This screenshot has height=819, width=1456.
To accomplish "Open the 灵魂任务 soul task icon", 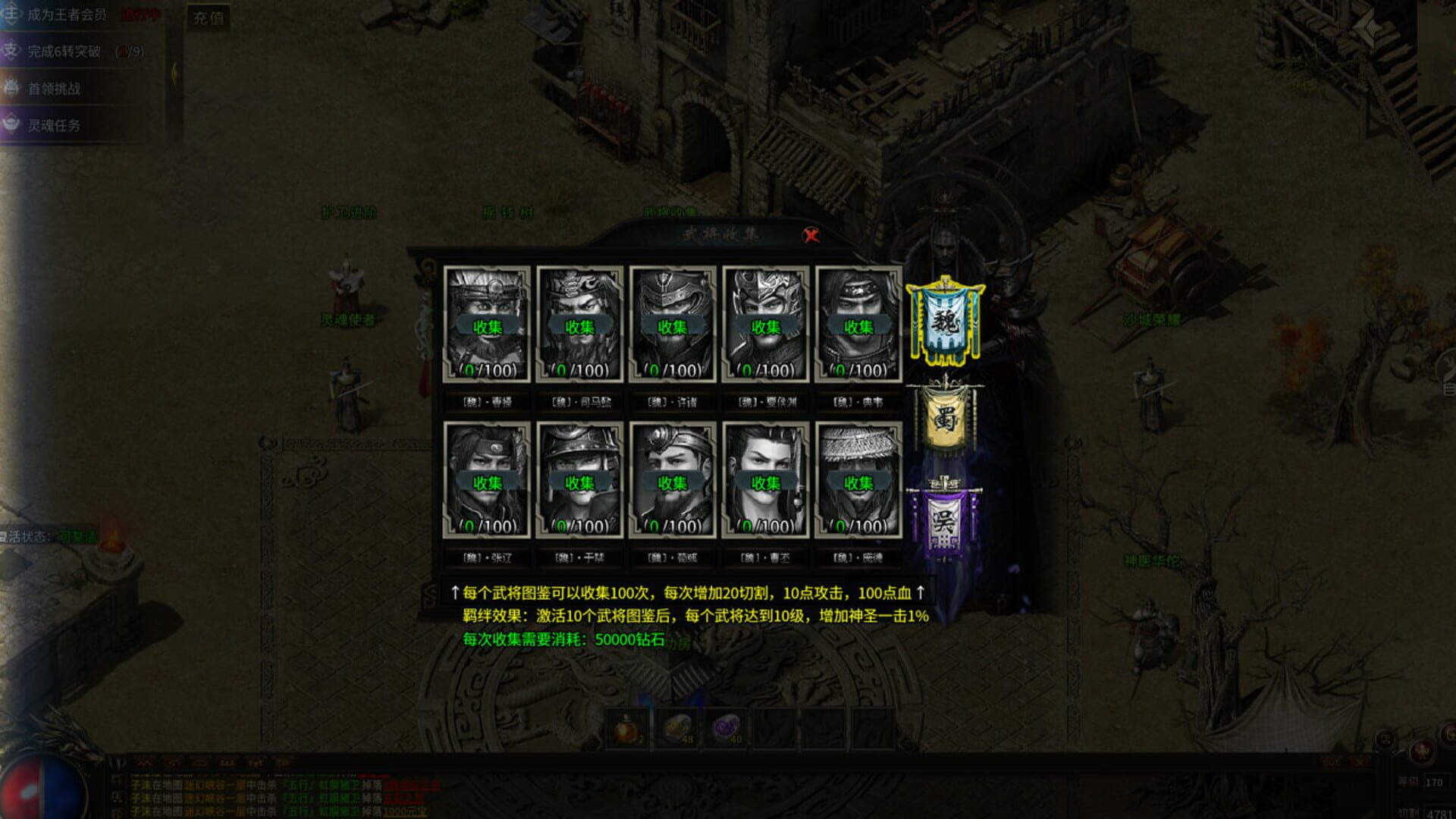I will (x=11, y=123).
